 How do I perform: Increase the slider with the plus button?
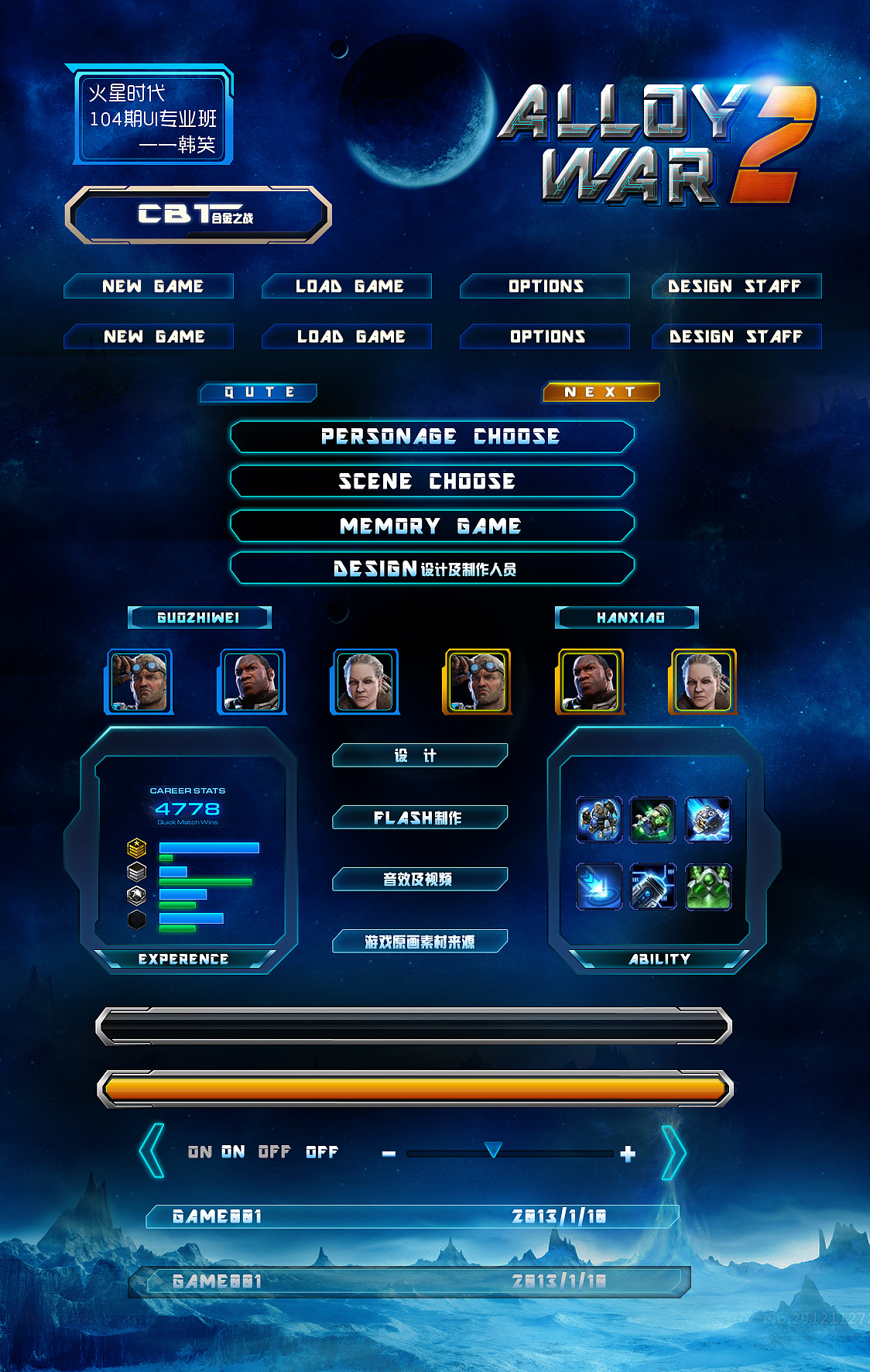click(628, 1154)
